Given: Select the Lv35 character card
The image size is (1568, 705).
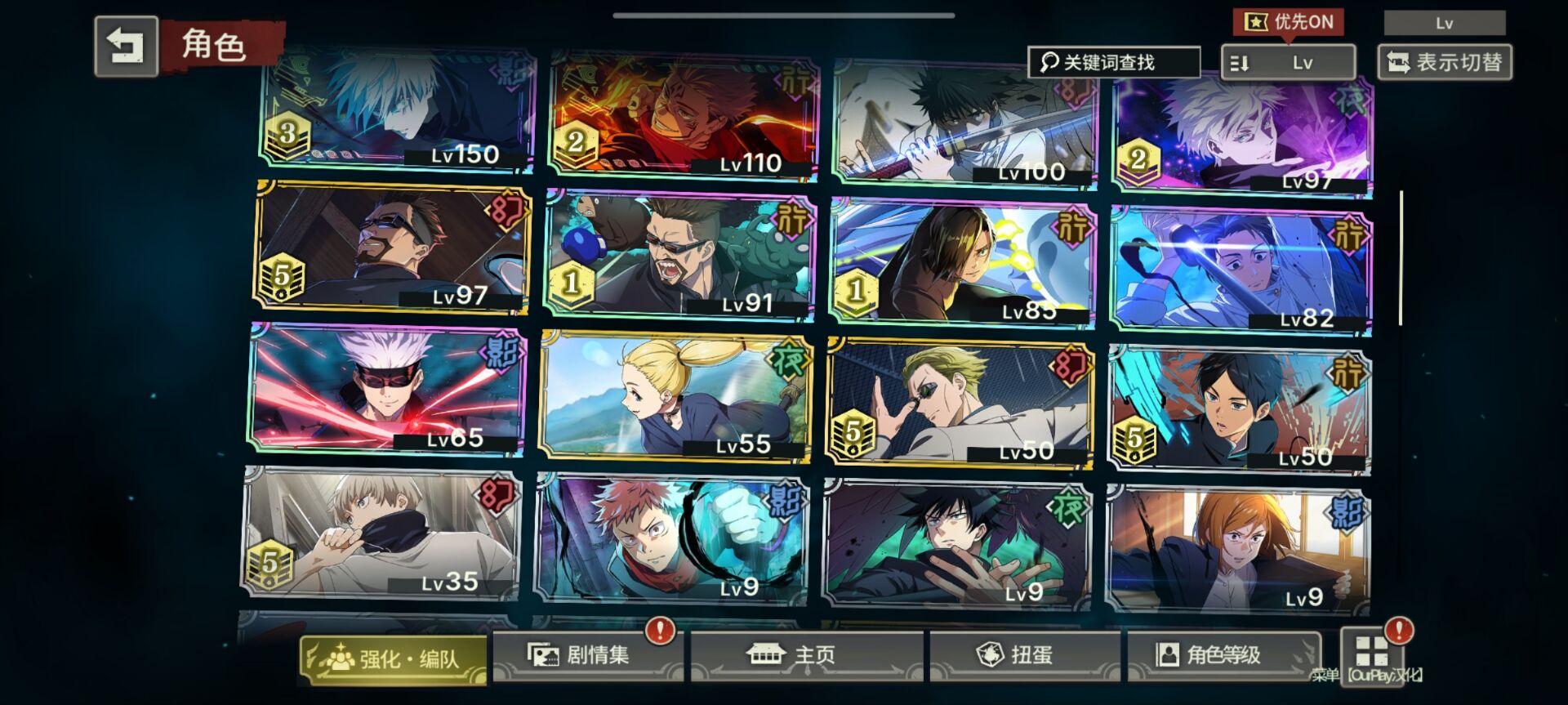Looking at the screenshot, I should point(381,533).
